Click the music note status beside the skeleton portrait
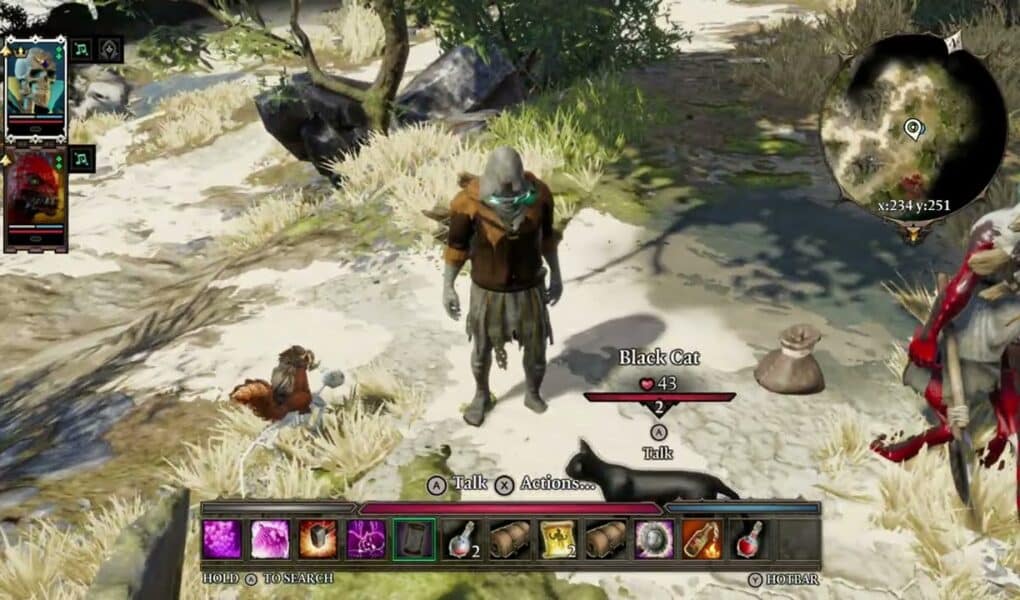The width and height of the screenshot is (1020, 600). (x=82, y=49)
